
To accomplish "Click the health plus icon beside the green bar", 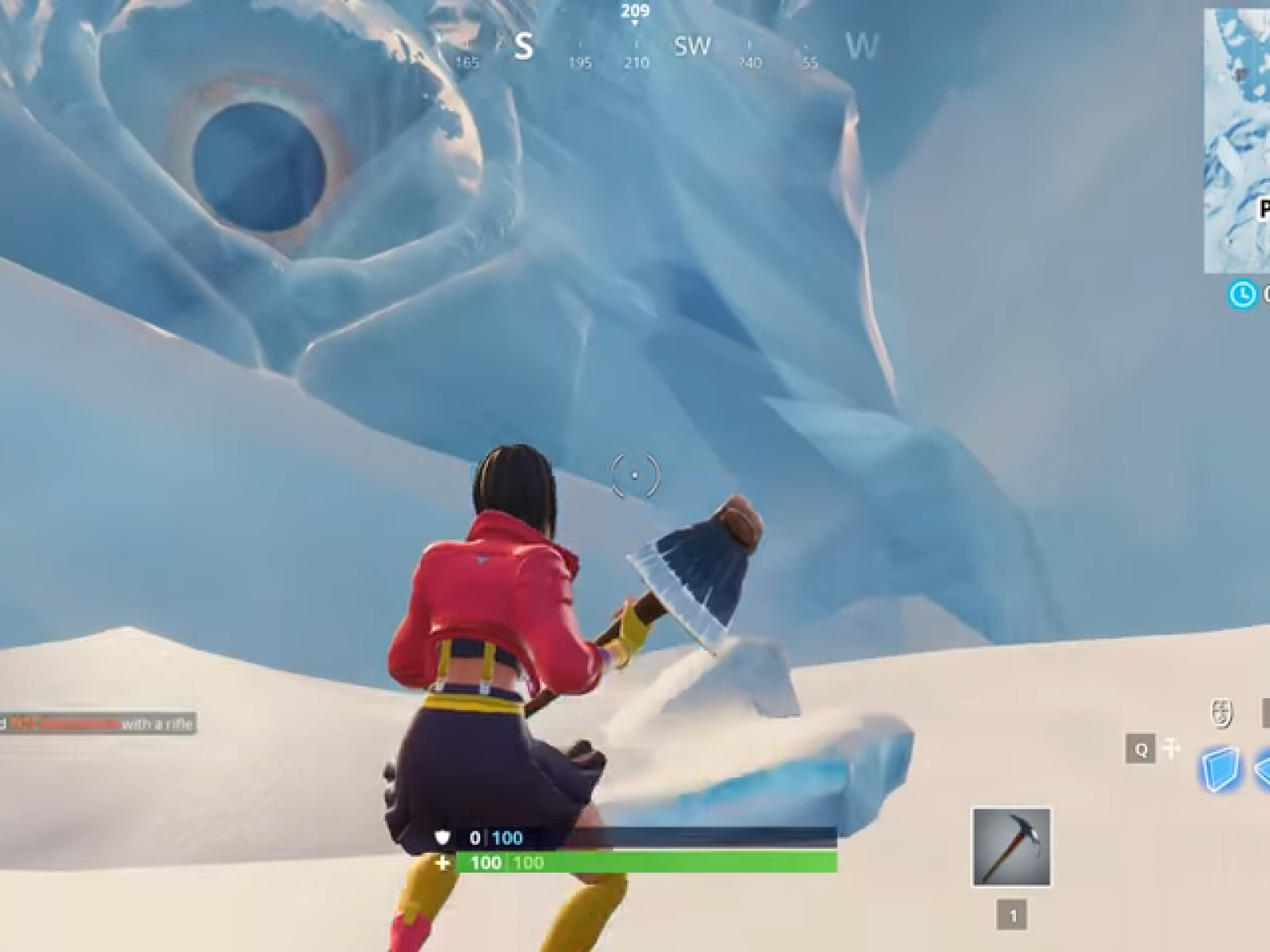I will (x=441, y=865).
